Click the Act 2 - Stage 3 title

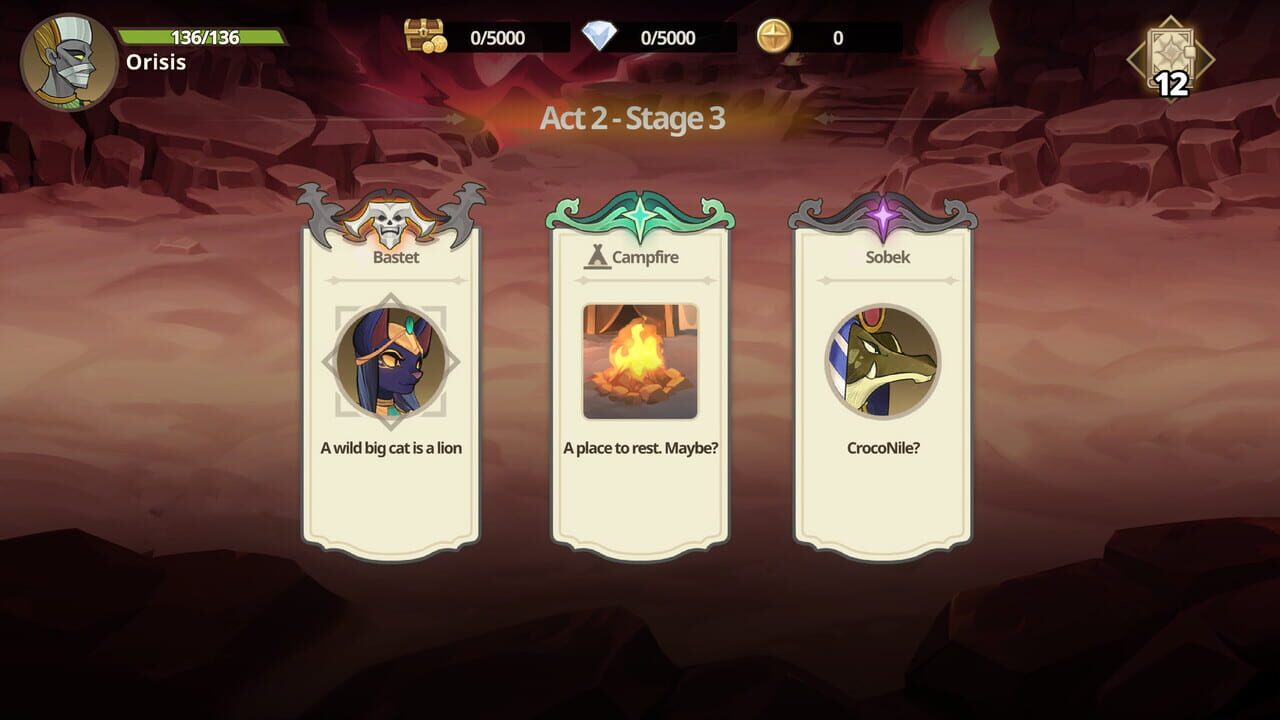(x=638, y=118)
